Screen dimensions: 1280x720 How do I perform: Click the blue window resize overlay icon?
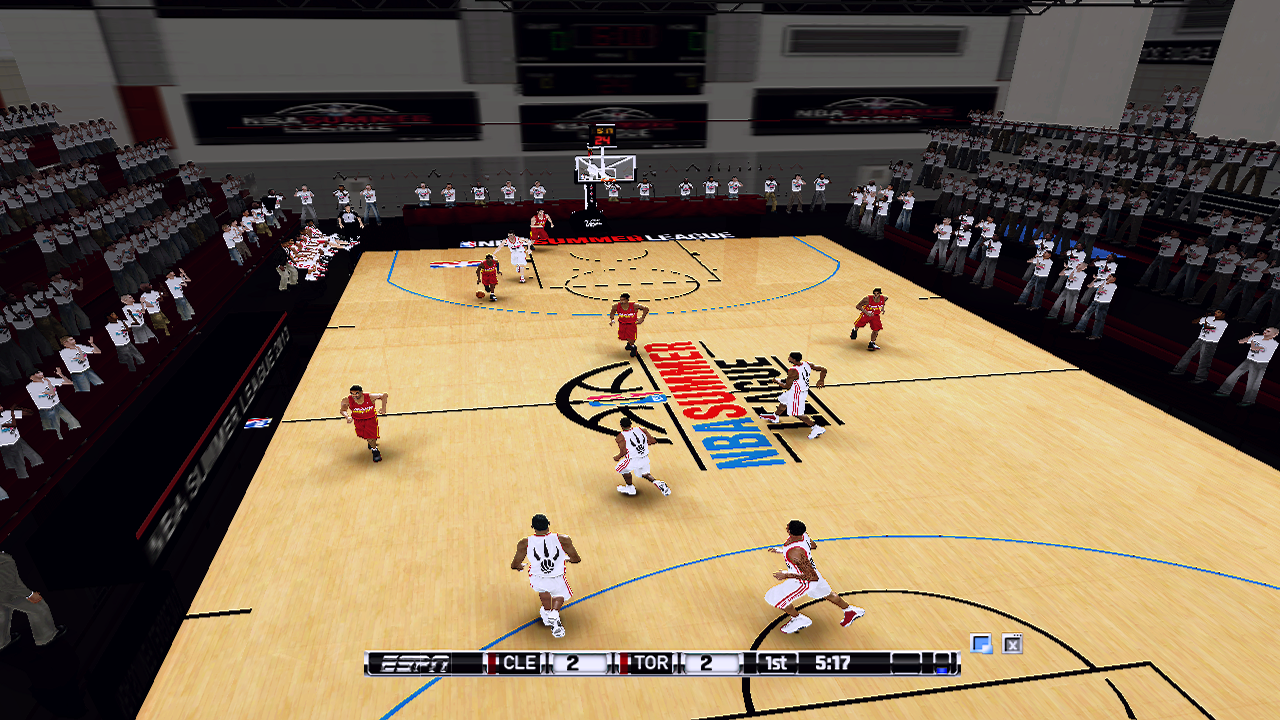pyautogui.click(x=982, y=644)
